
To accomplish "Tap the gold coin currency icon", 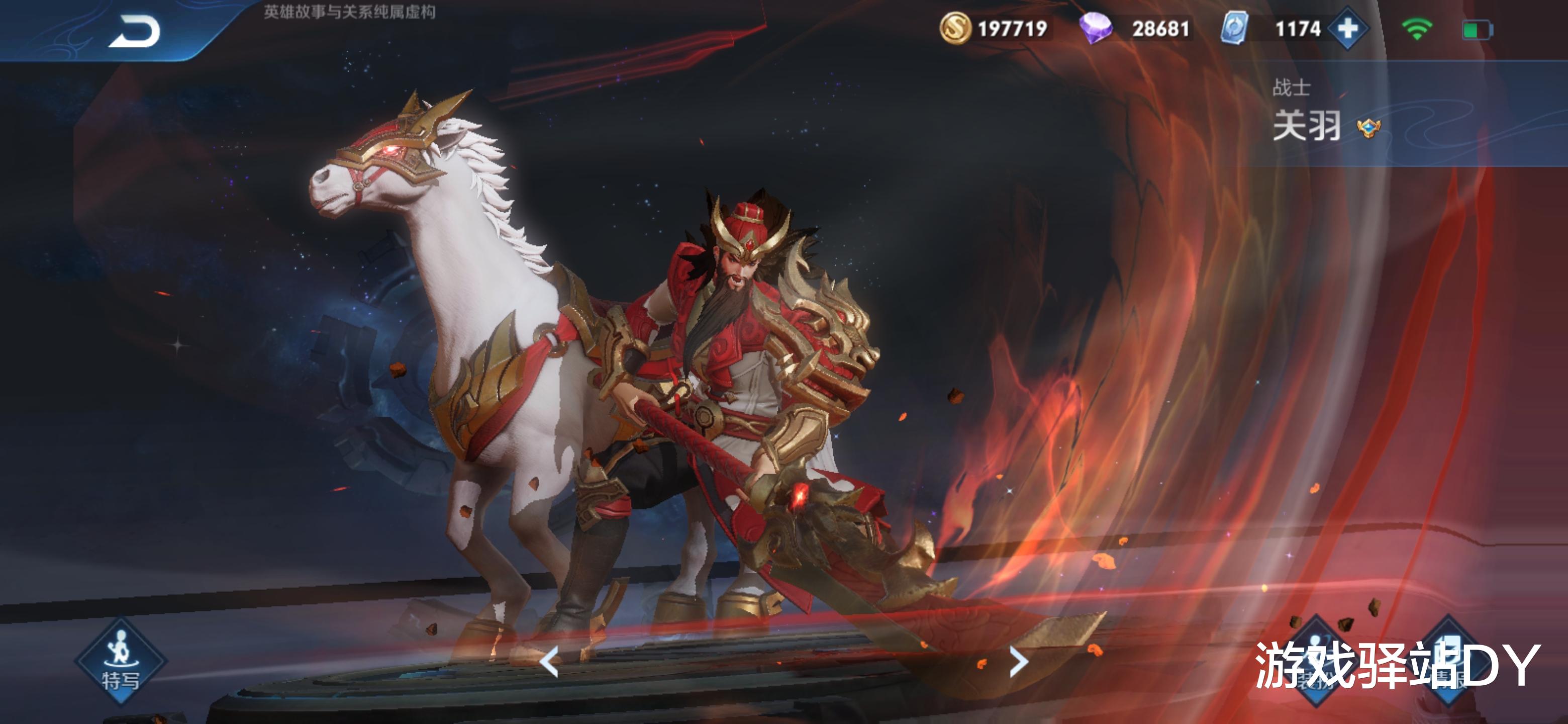I will coord(955,28).
